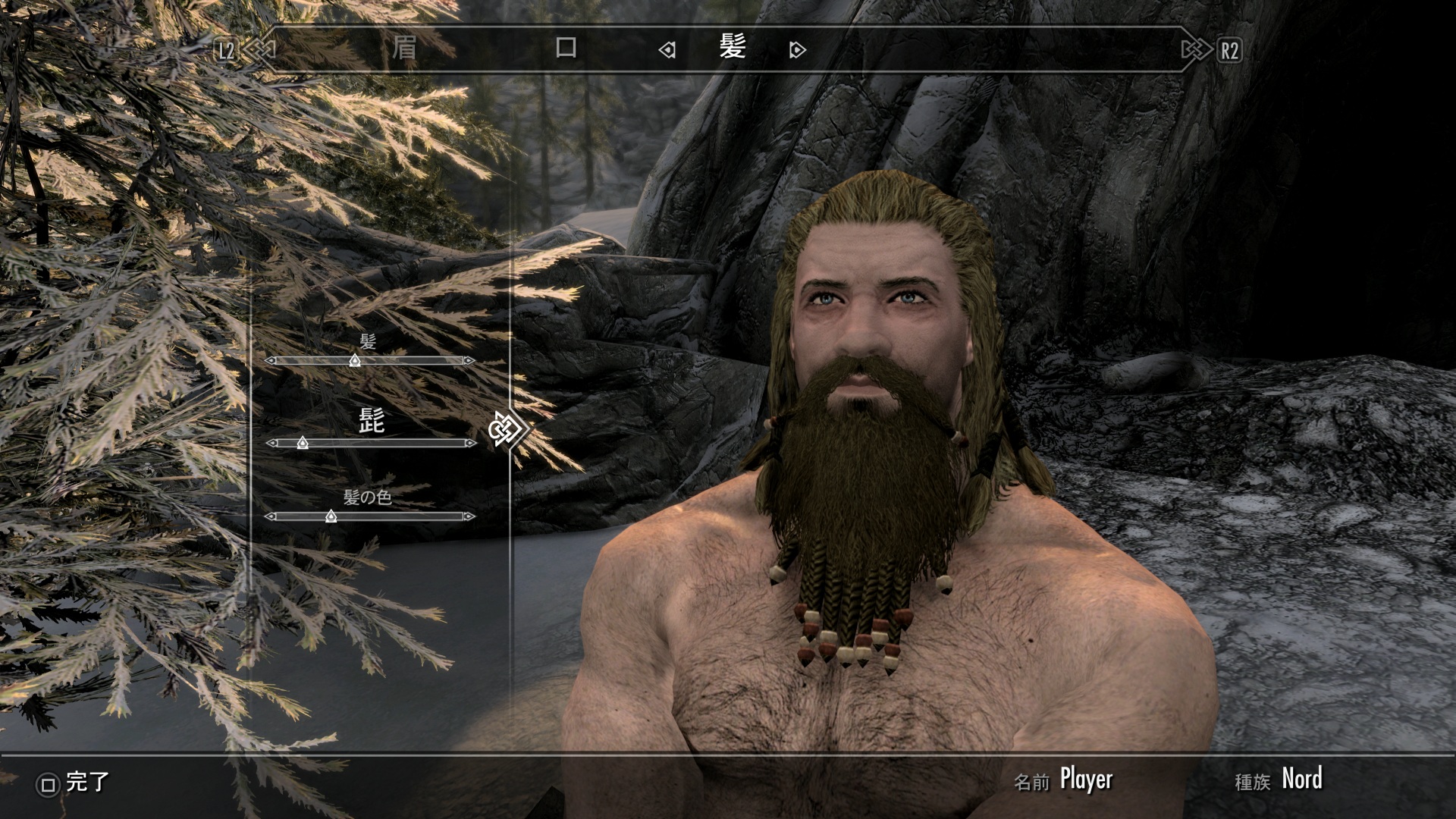This screenshot has width=1456, height=819.
Task: Click the left arrow beside the 髪 tab
Action: (x=667, y=51)
